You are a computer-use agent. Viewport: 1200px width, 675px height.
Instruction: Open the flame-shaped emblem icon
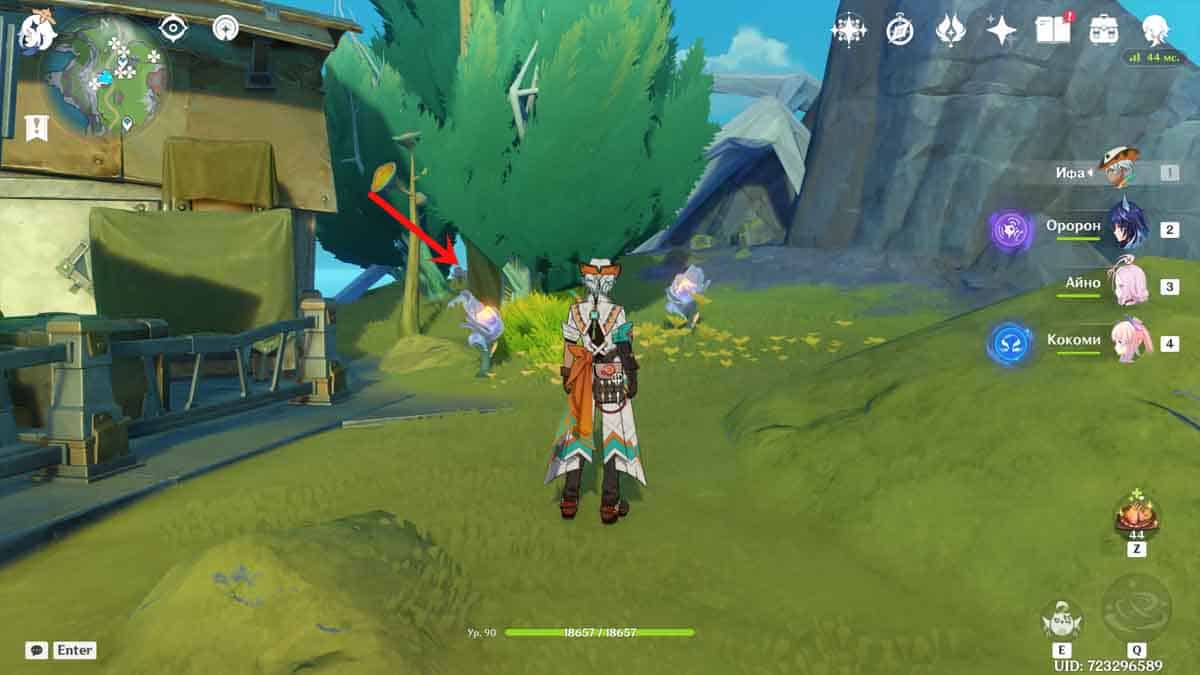pos(950,30)
